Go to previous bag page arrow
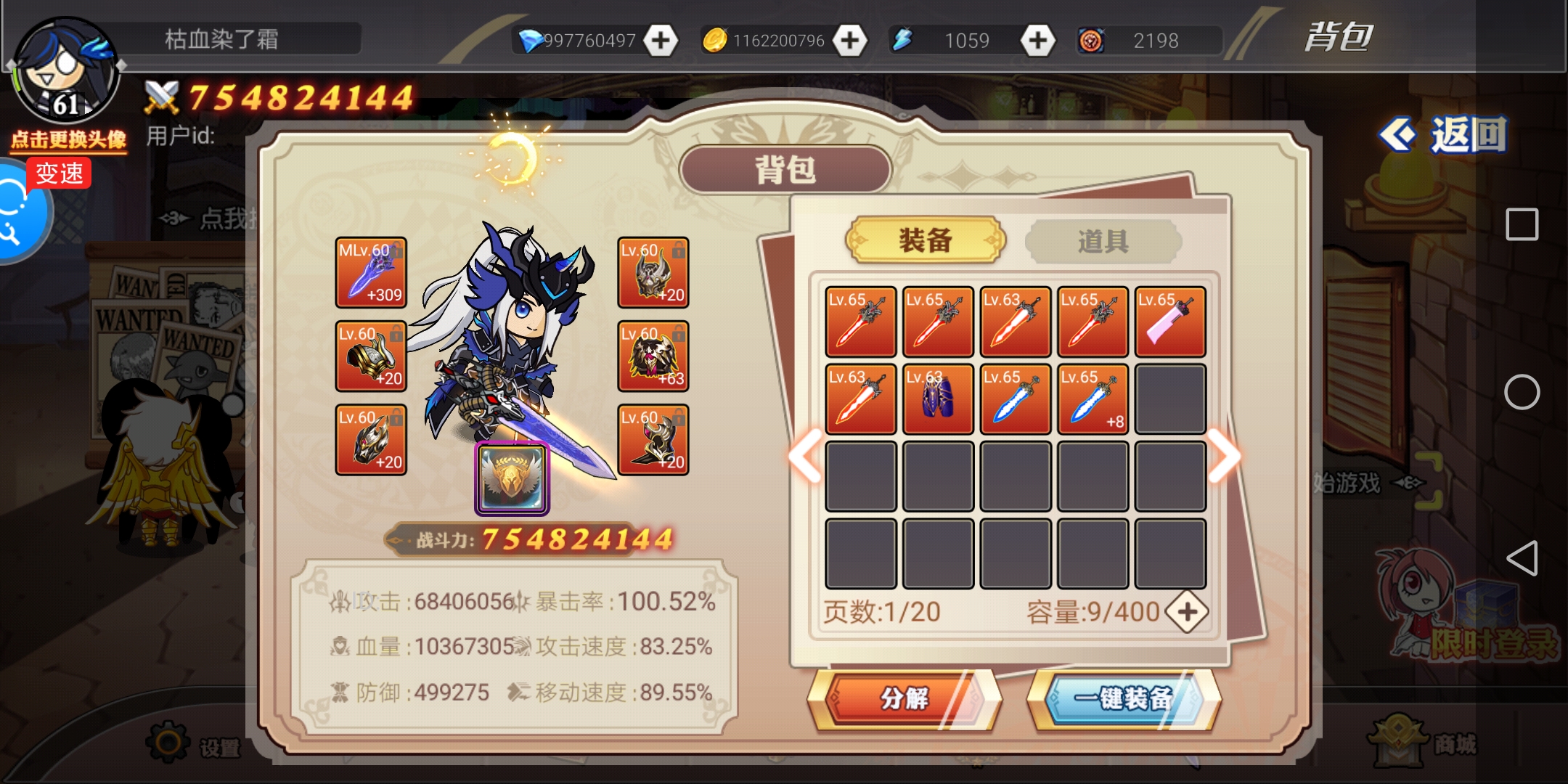This screenshot has height=784, width=1568. (x=806, y=456)
